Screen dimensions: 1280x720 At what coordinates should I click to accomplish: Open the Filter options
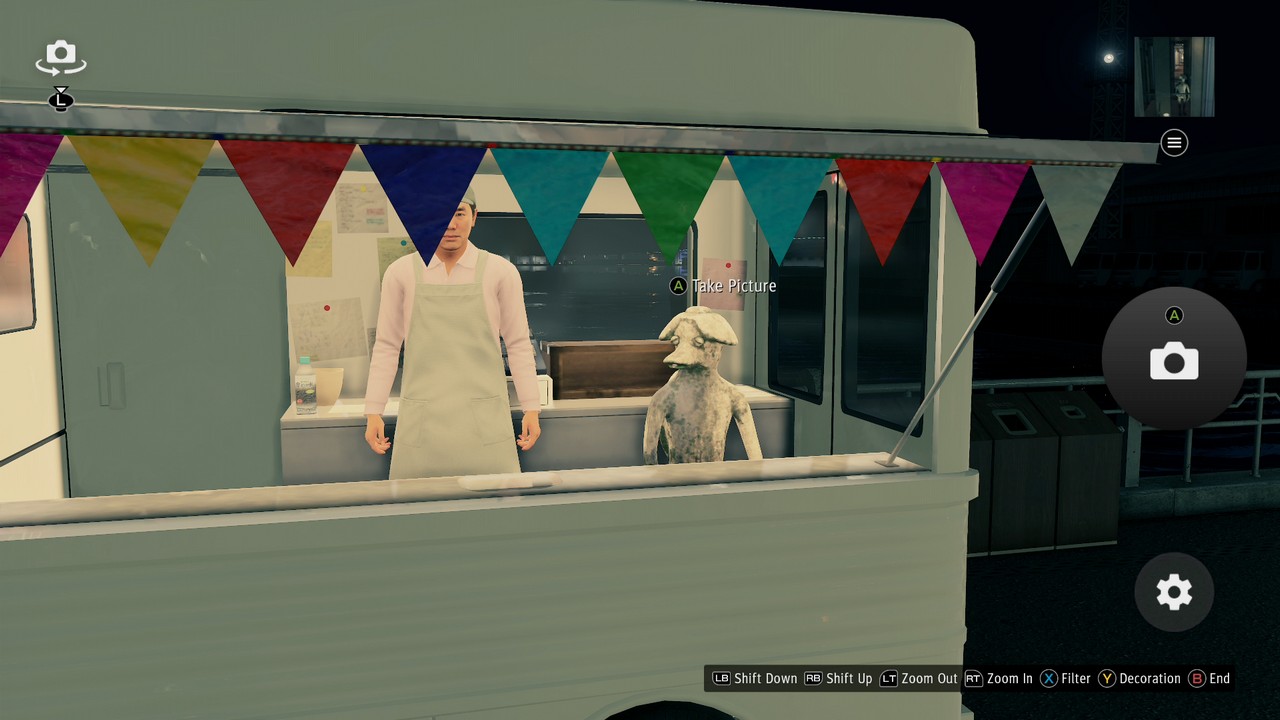coord(1078,678)
